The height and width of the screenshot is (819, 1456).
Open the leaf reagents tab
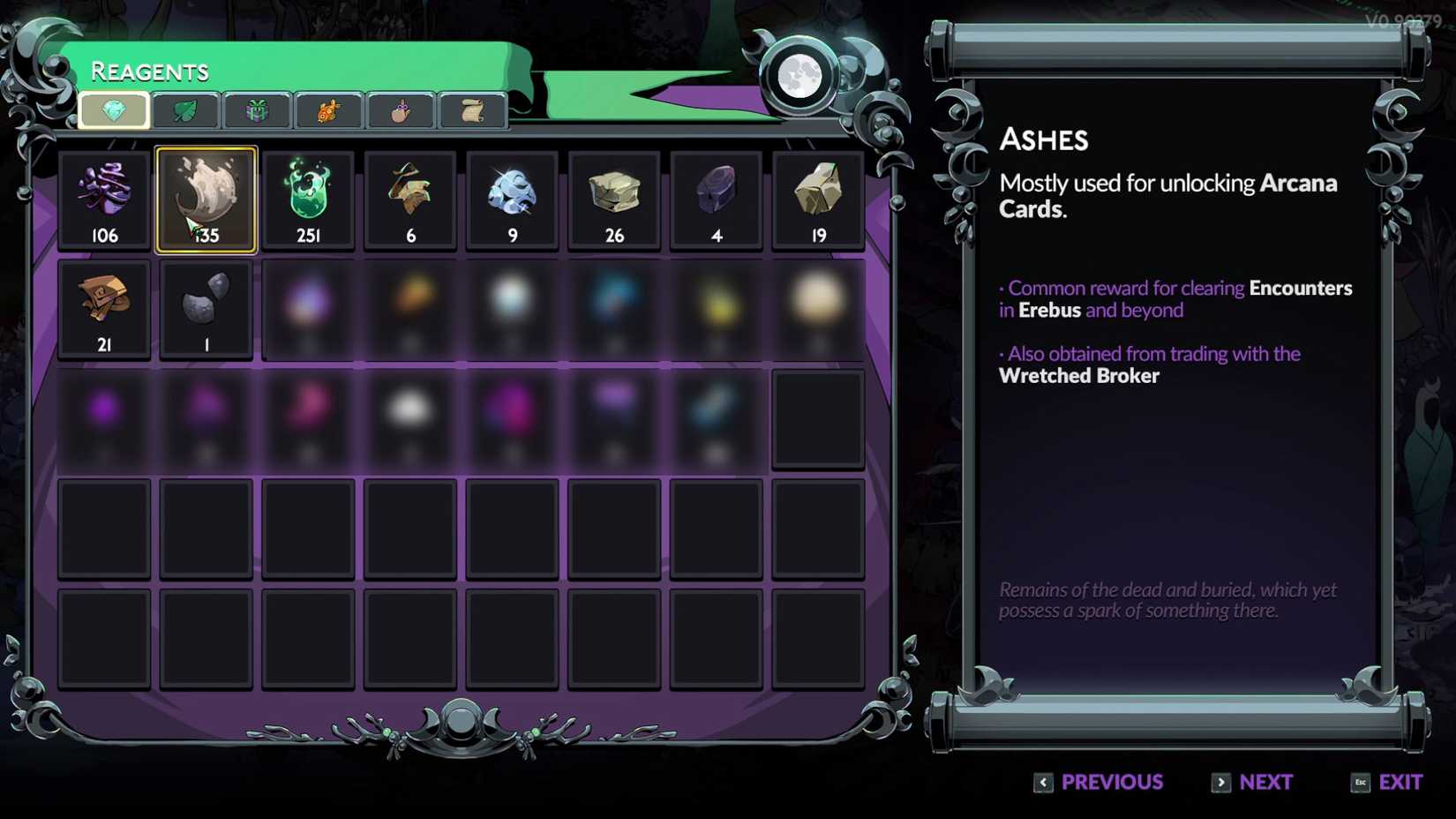pos(184,109)
